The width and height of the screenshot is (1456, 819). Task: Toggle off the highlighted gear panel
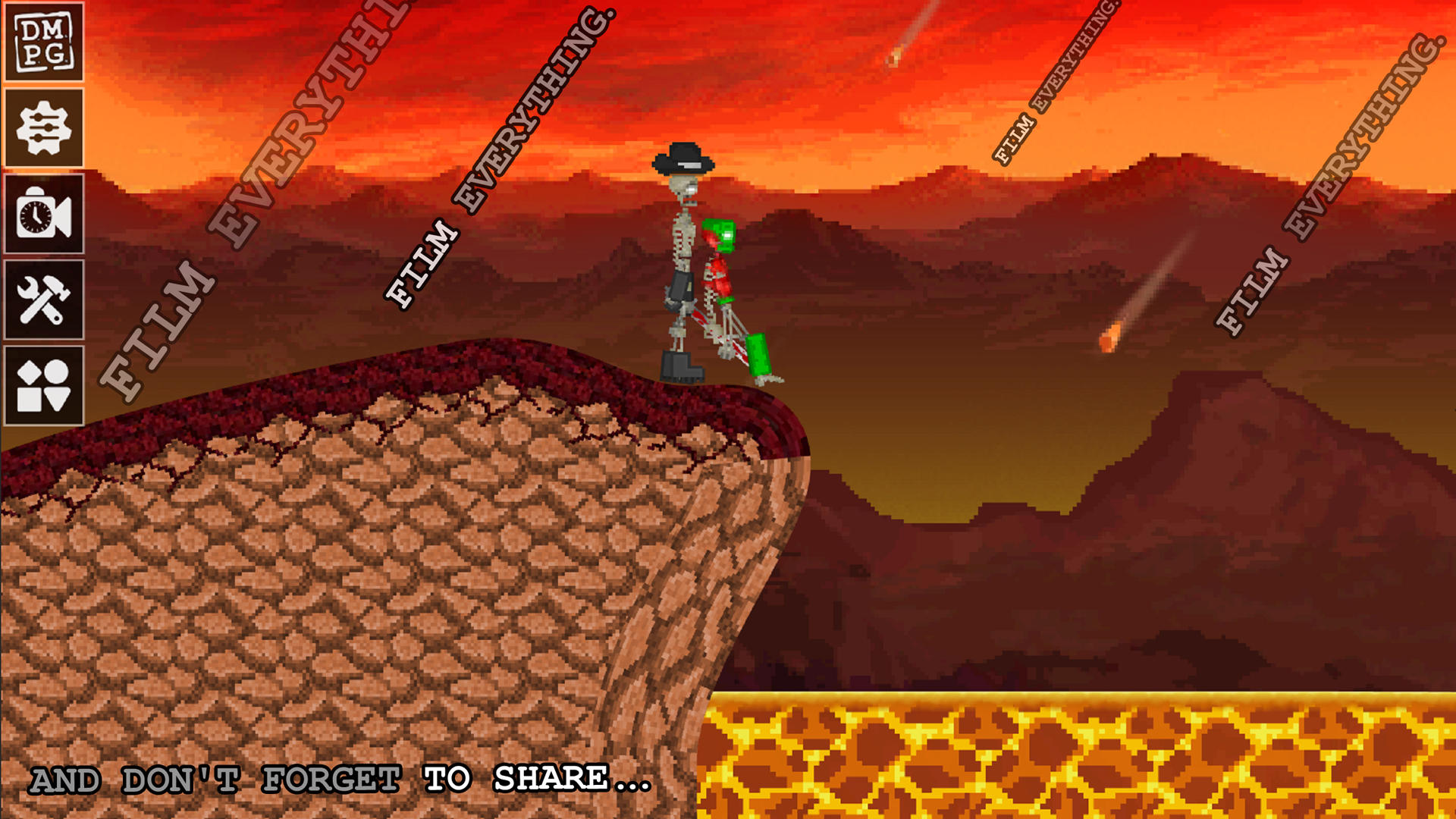(43, 129)
